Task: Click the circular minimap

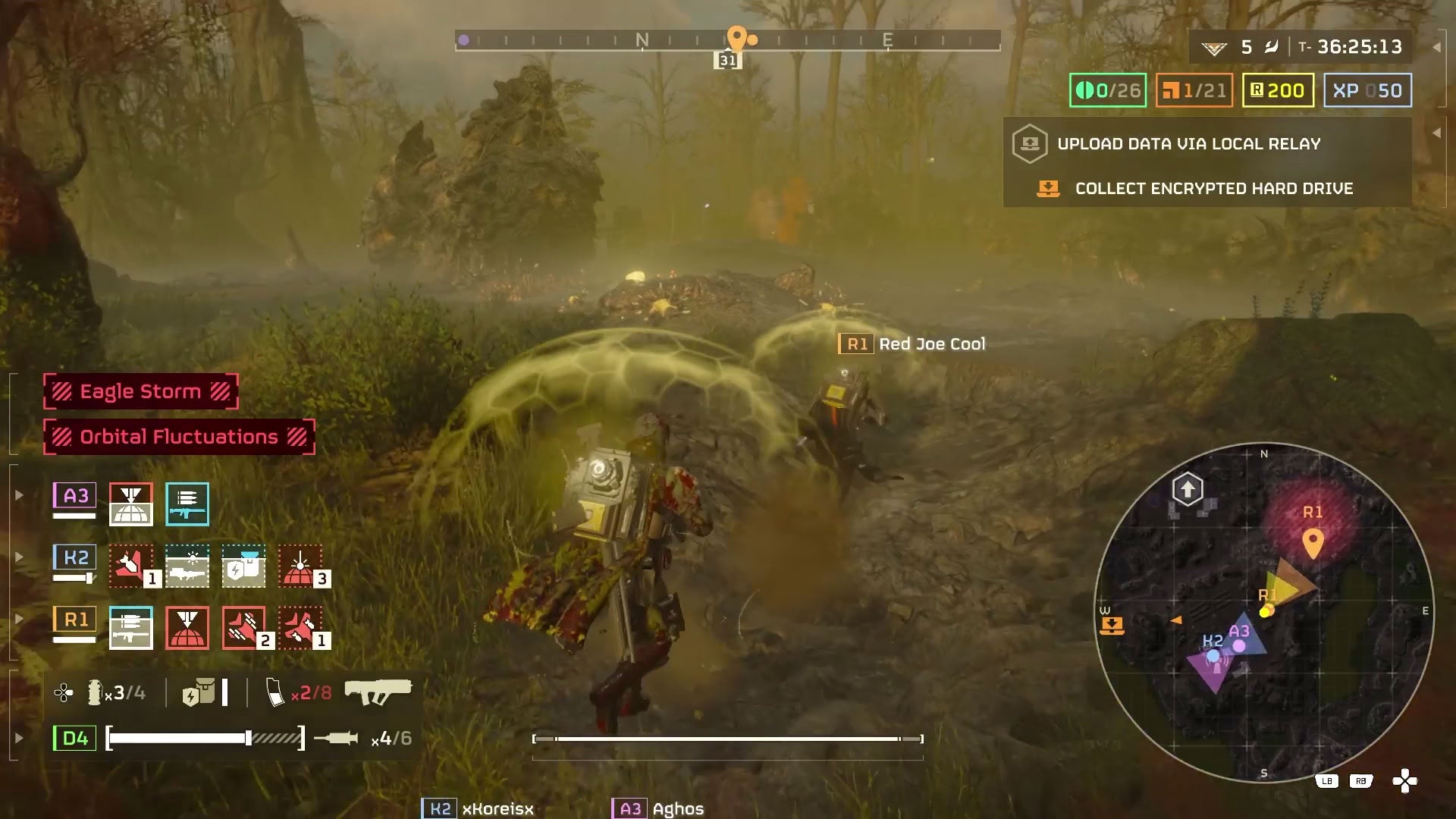Action: pos(1263,613)
